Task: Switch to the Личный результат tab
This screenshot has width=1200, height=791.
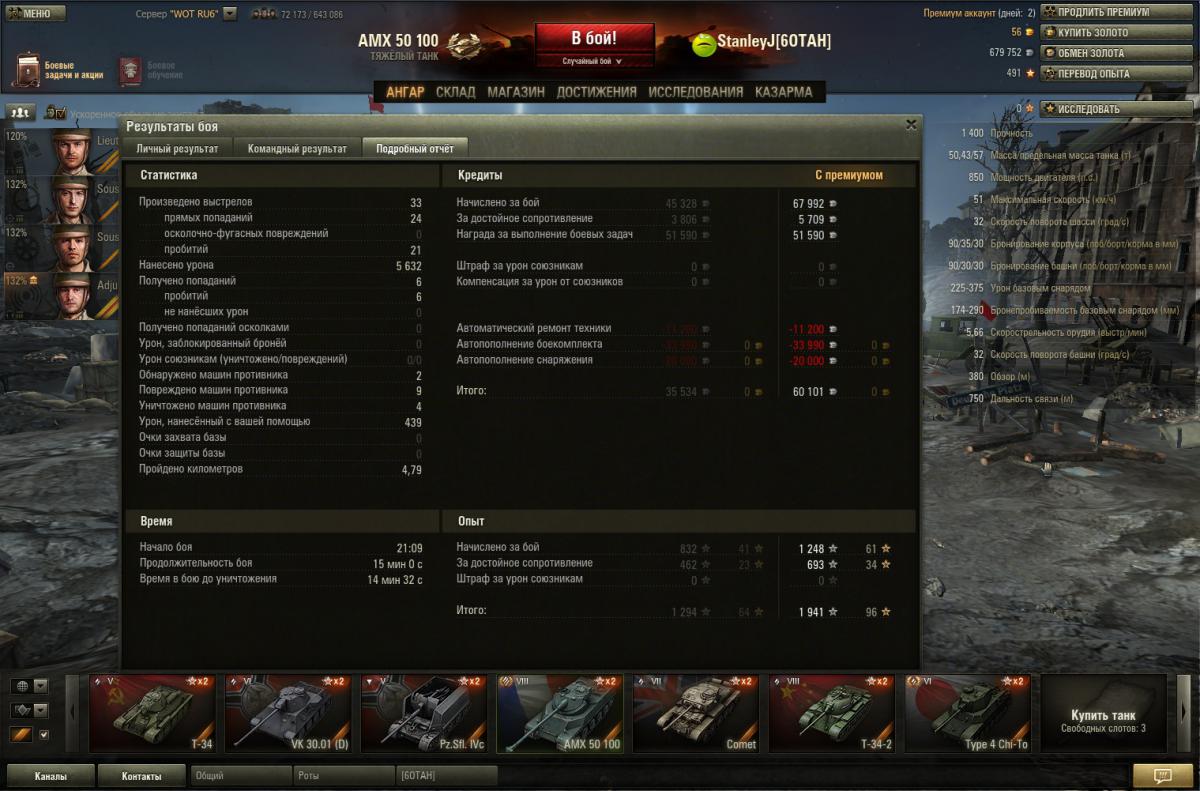Action: coord(177,149)
